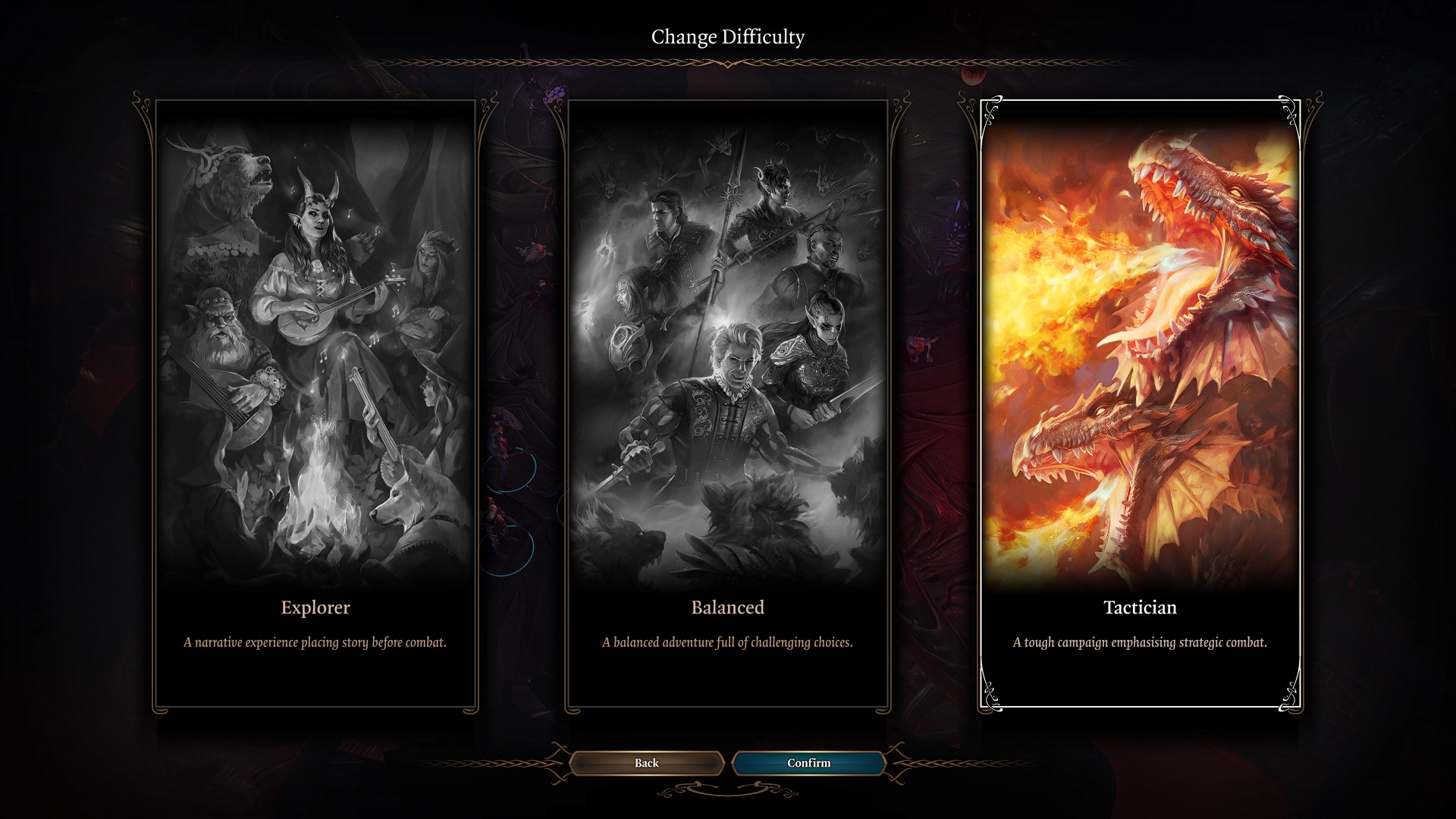Click the Explorer campfire bard artwork
The image size is (1456, 819).
[316, 341]
